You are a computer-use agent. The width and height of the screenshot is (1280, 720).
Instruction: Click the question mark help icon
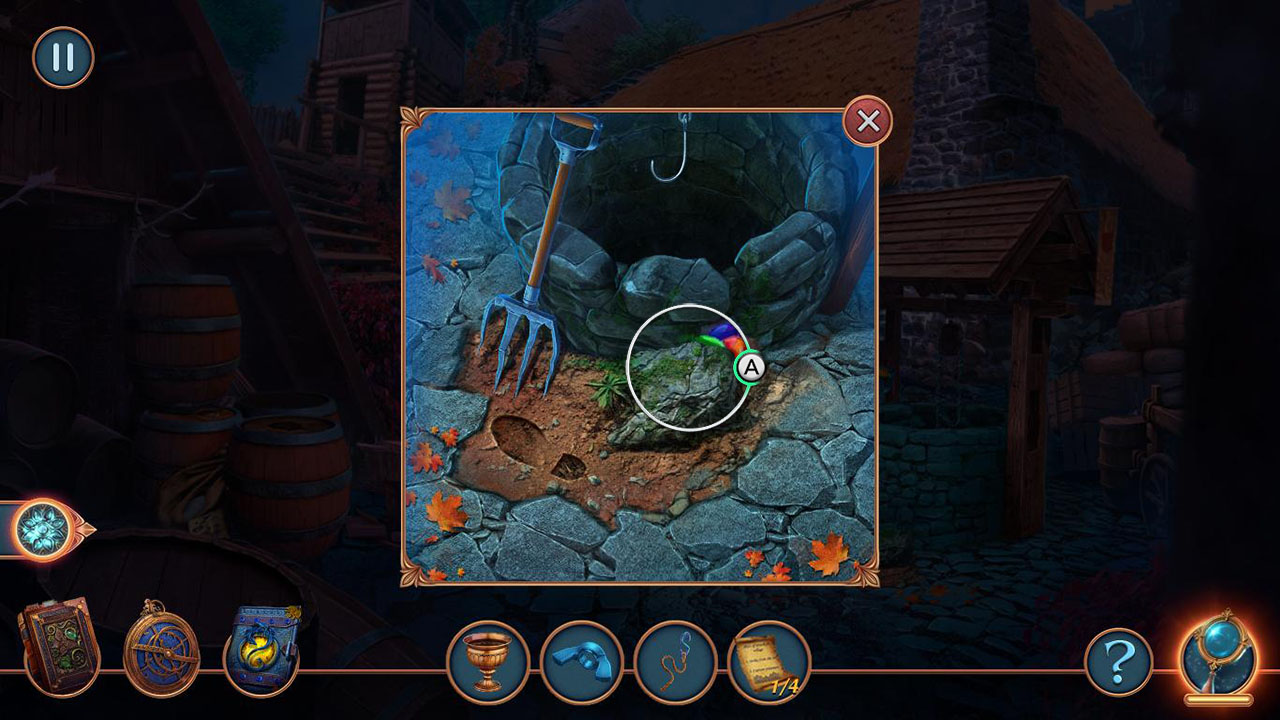click(x=1120, y=662)
